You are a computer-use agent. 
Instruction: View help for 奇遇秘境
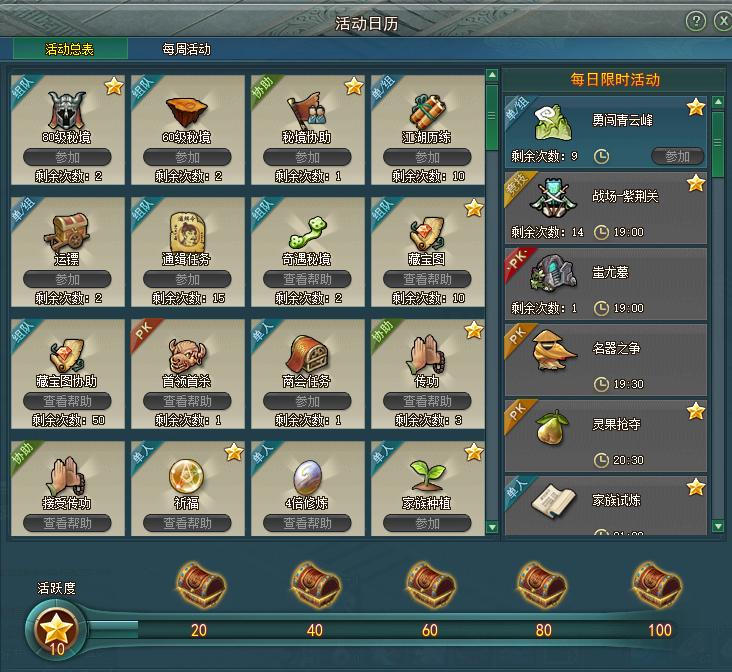click(x=307, y=279)
